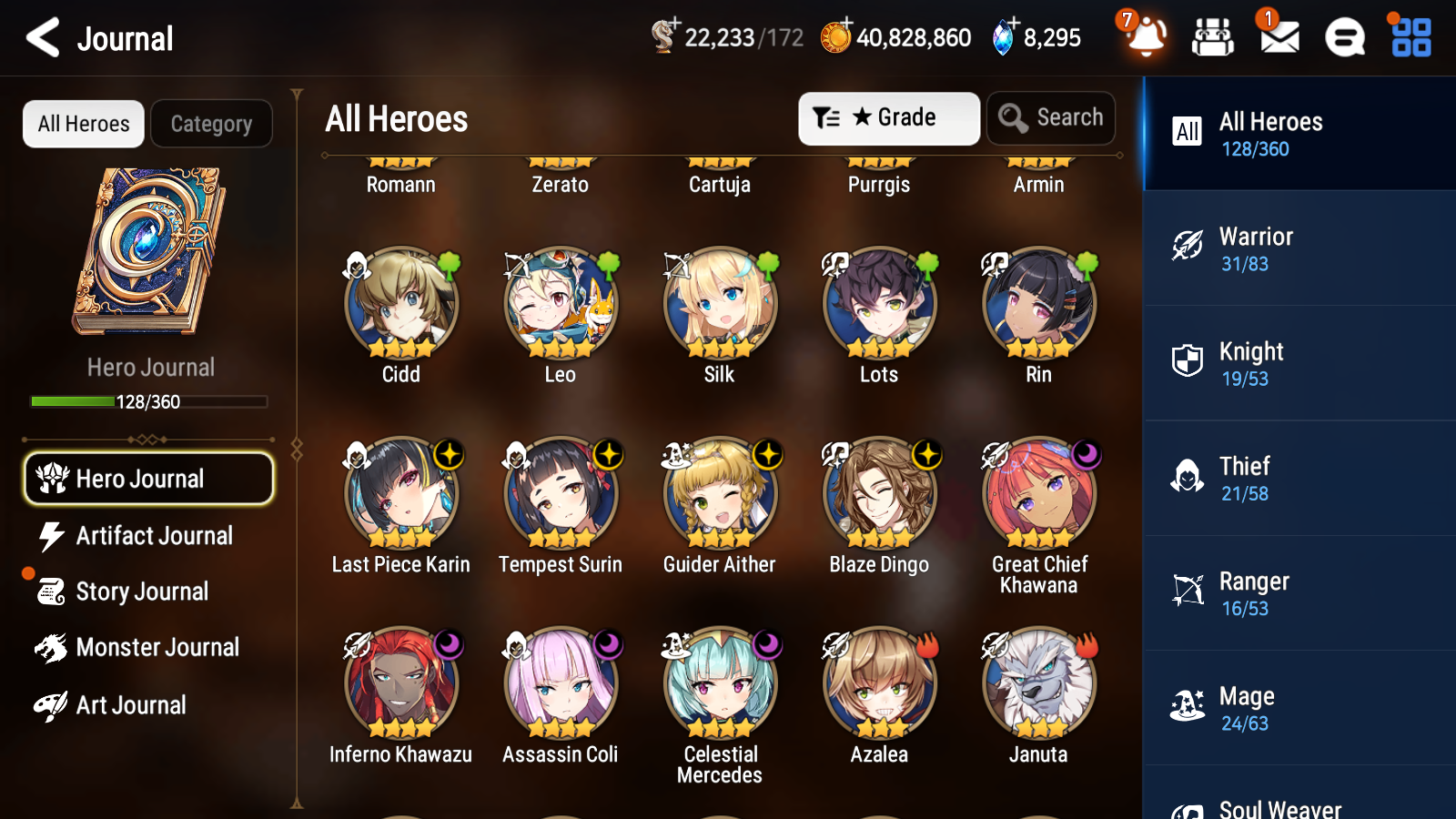This screenshot has height=819, width=1456.
Task: Go back with the Journal back arrow
Action: [40, 38]
